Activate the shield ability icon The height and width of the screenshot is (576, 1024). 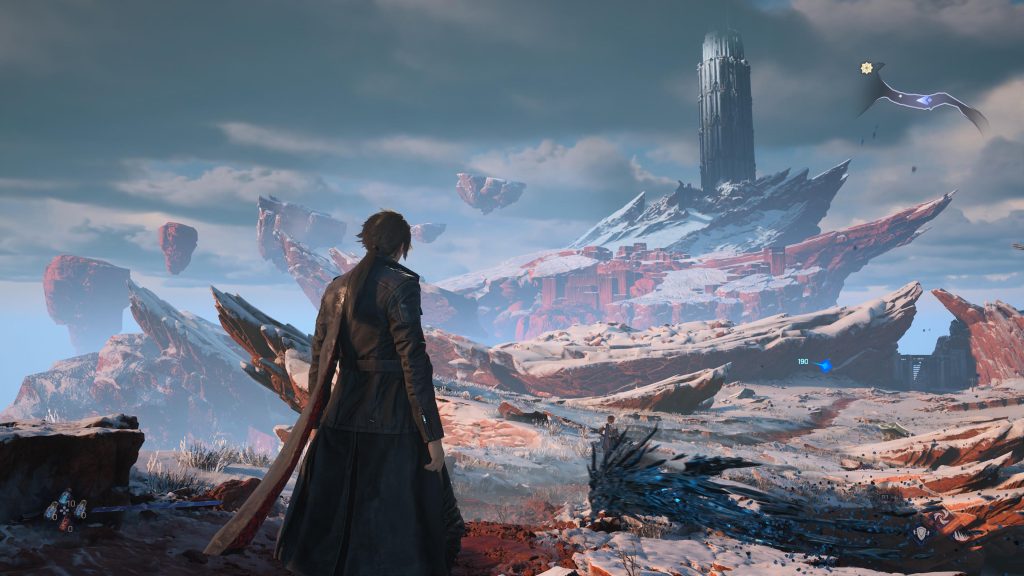(921, 533)
